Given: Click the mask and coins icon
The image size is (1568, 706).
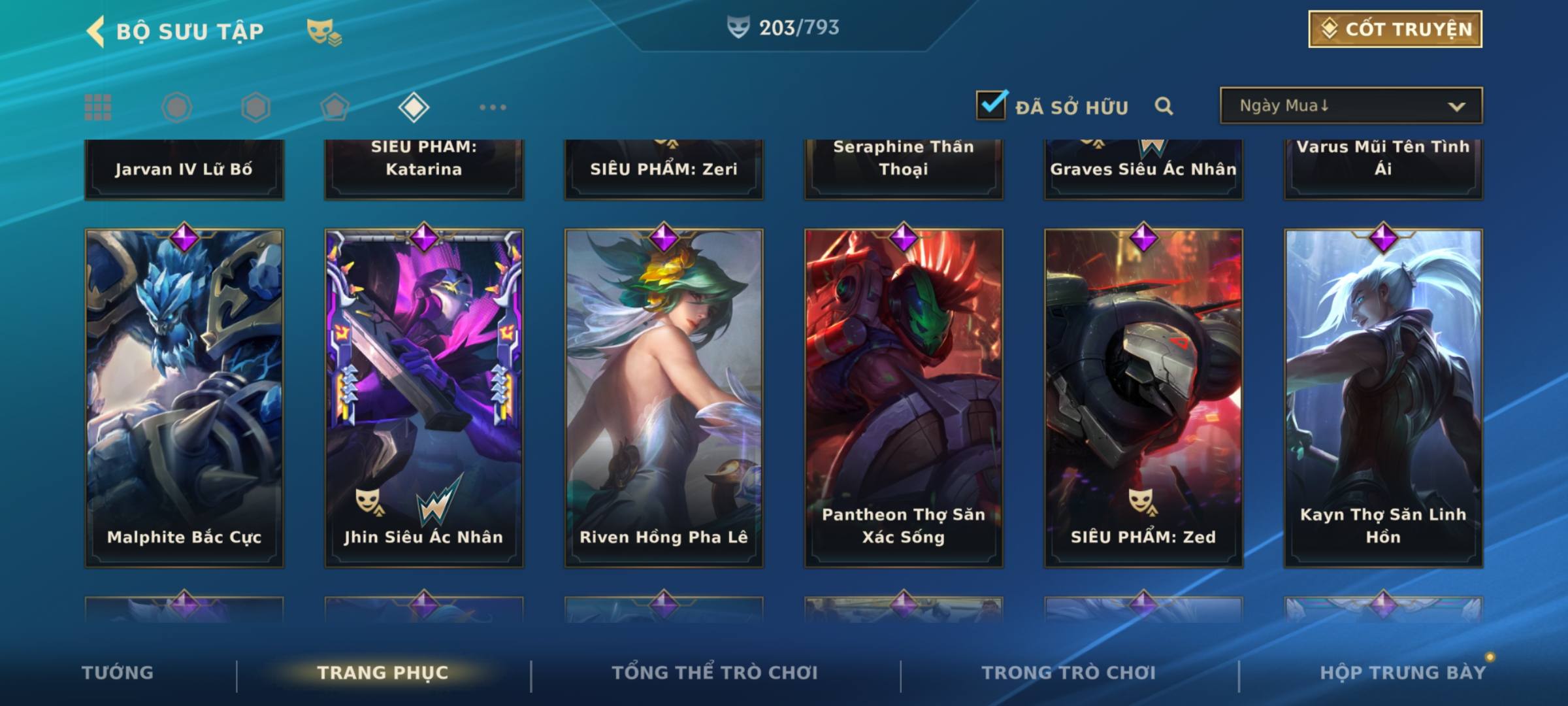Looking at the screenshot, I should 324,31.
